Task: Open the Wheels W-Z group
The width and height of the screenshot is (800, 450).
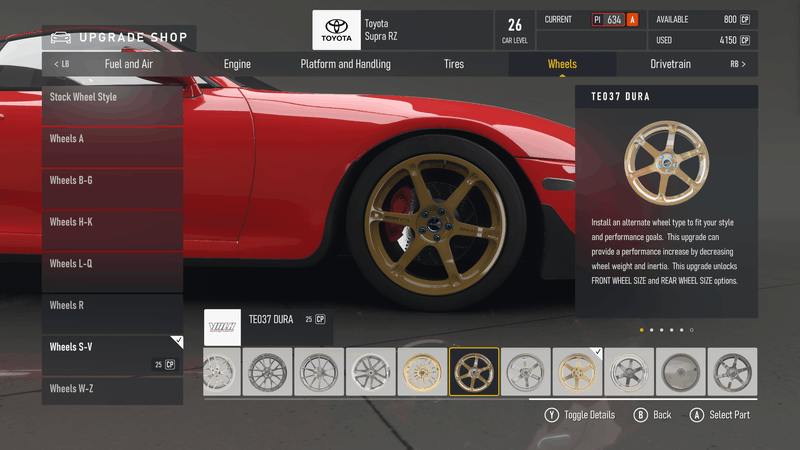Action: pos(112,390)
